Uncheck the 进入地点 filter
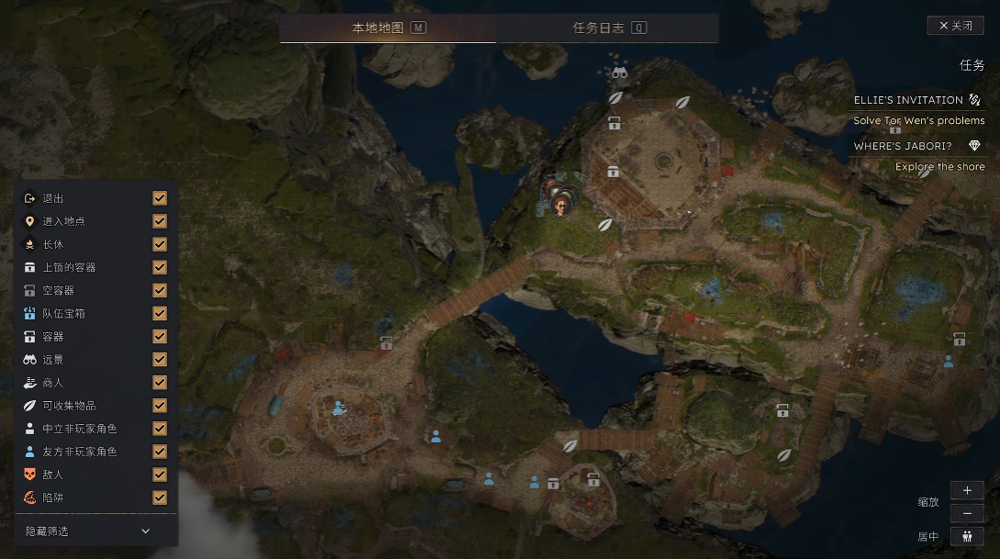The image size is (1000, 559). coord(160,221)
